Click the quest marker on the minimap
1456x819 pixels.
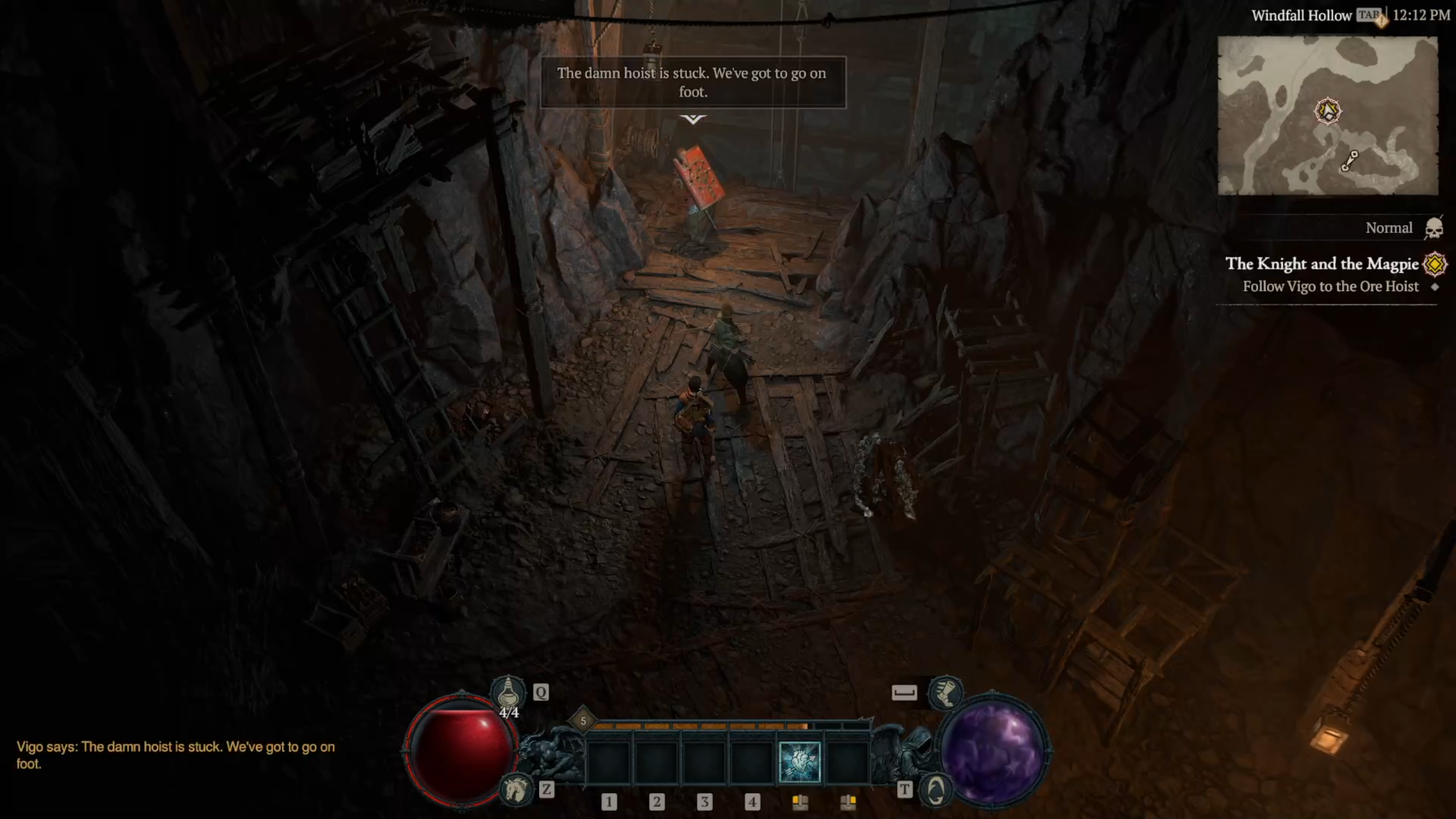[x=1327, y=110]
